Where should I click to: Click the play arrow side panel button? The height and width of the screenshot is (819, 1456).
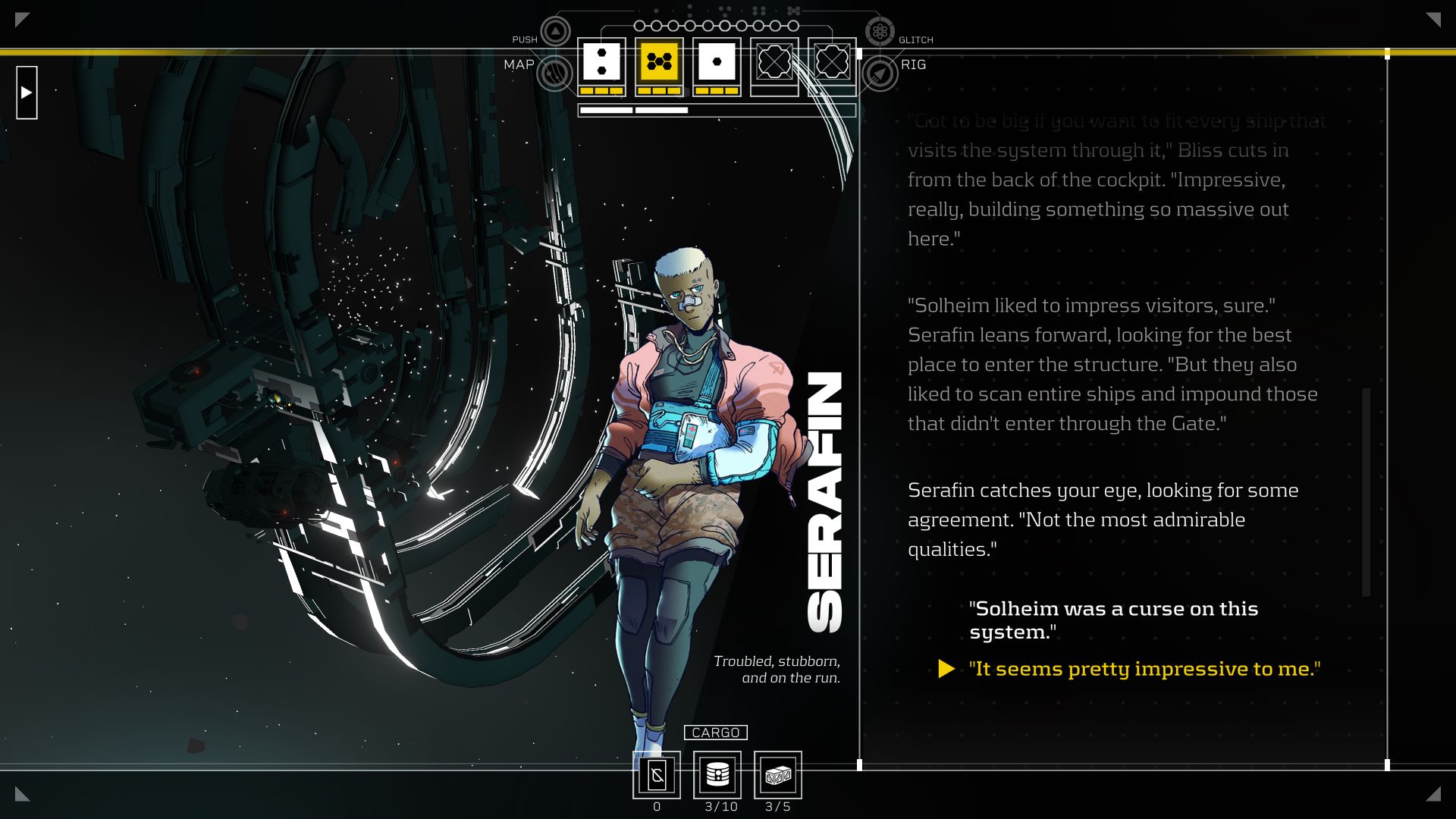point(27,93)
